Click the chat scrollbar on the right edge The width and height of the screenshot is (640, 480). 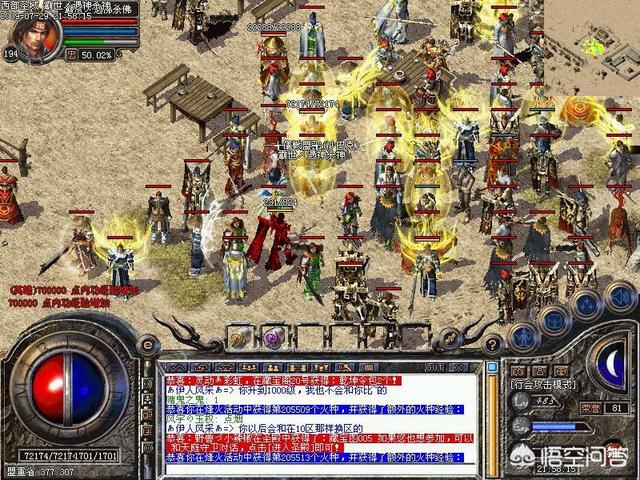[491, 417]
